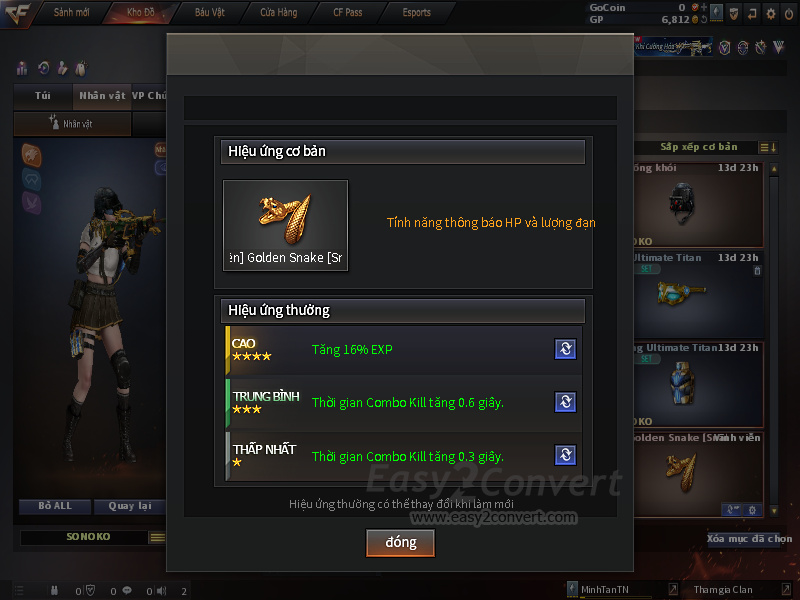This screenshot has width=800, height=600.
Task: Click the Bỏ ALL button
Action: [x=55, y=506]
